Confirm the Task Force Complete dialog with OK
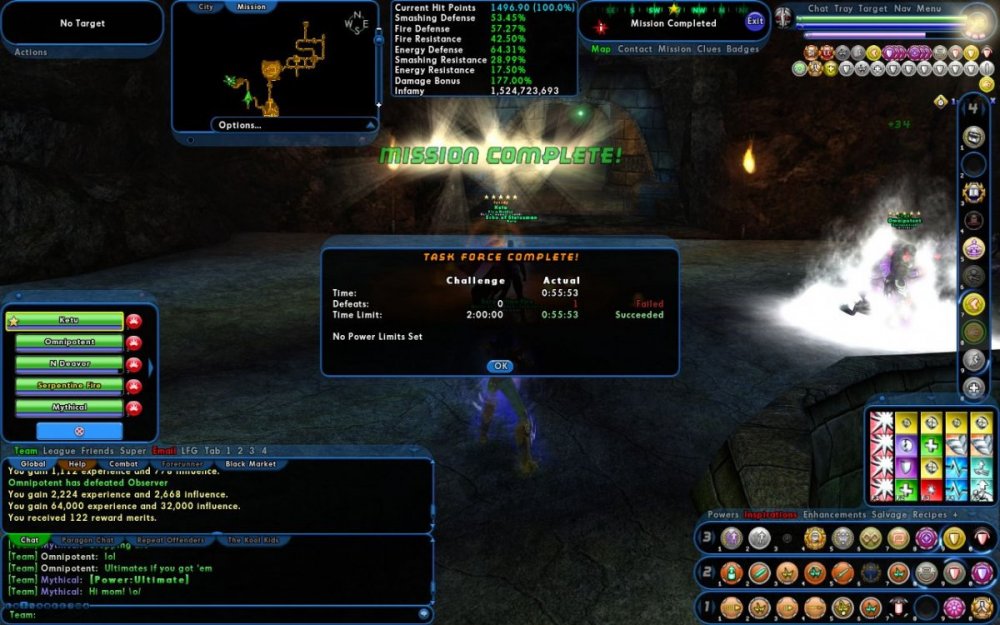This screenshot has height=625, width=1000. [500, 366]
